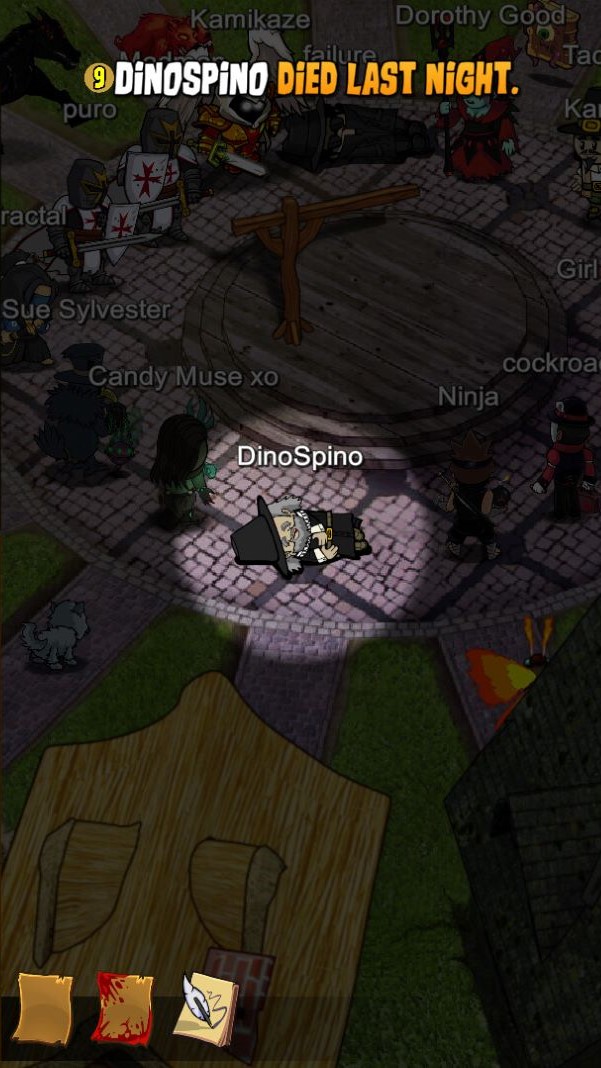Screen dimensions: 601x1068
Task: Open the plain parchment scroll icon
Action: pyautogui.click(x=43, y=1008)
